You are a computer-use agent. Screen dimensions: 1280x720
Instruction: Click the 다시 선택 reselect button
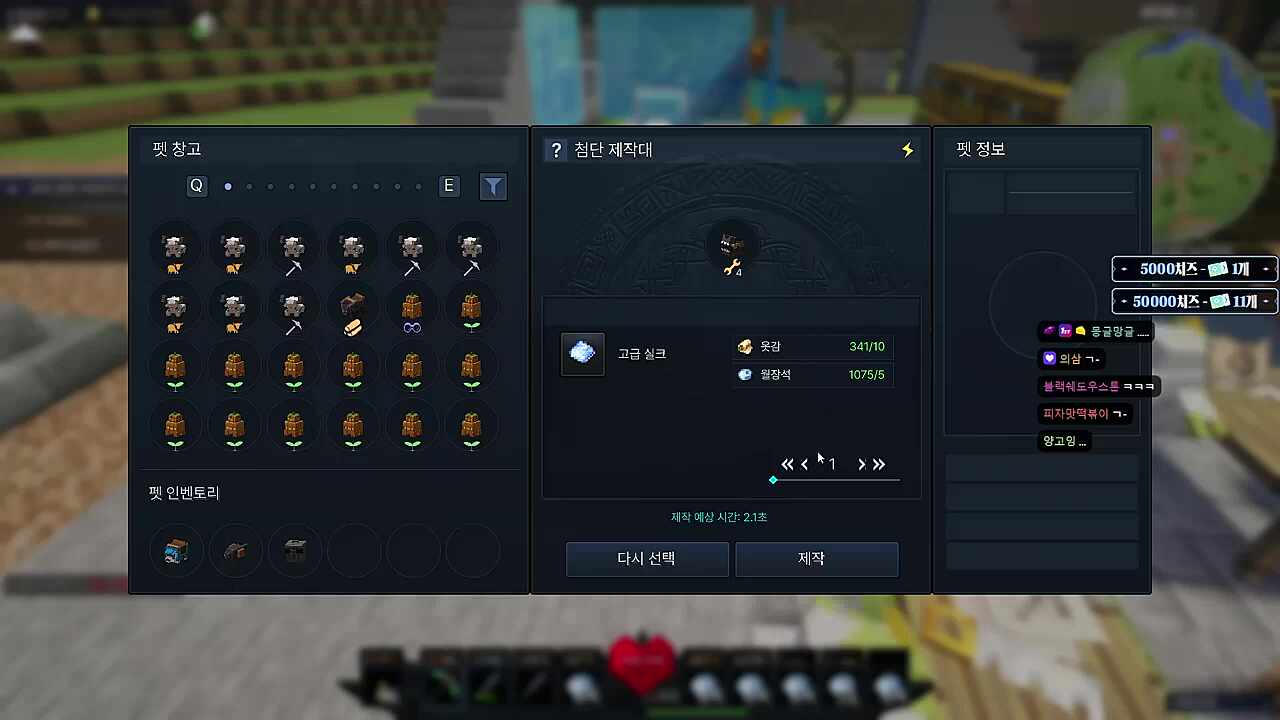(647, 559)
